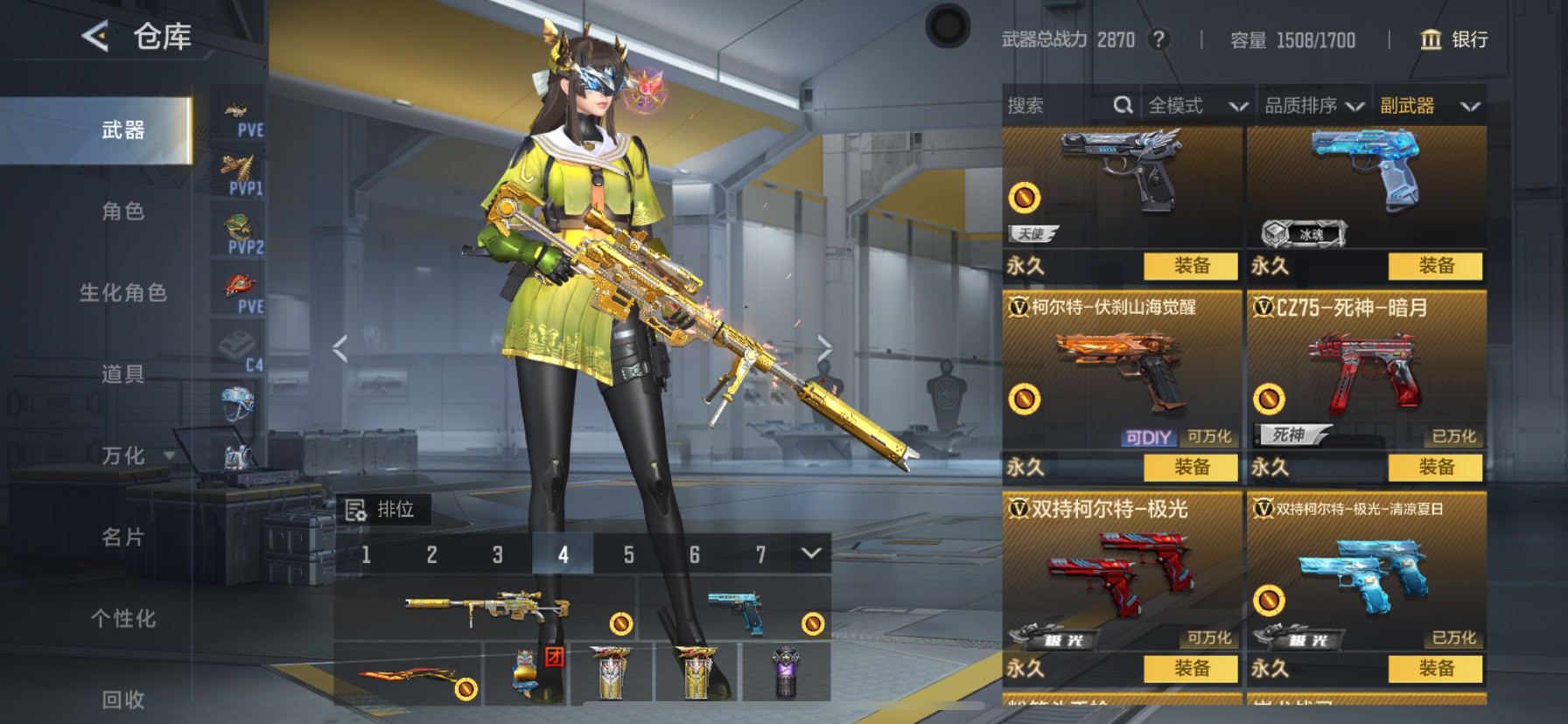Equip the CZ75-死神-暗月 pistol
The width and height of the screenshot is (1568, 724).
[1435, 467]
